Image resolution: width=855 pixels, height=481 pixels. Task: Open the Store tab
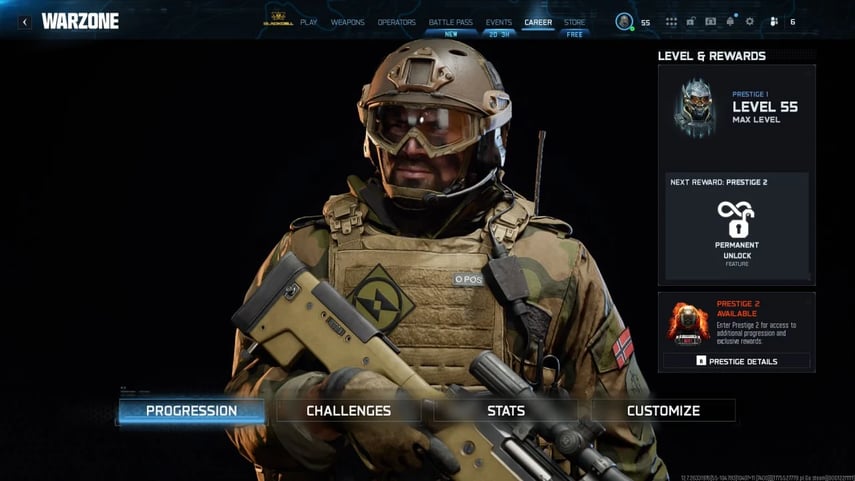[575, 22]
